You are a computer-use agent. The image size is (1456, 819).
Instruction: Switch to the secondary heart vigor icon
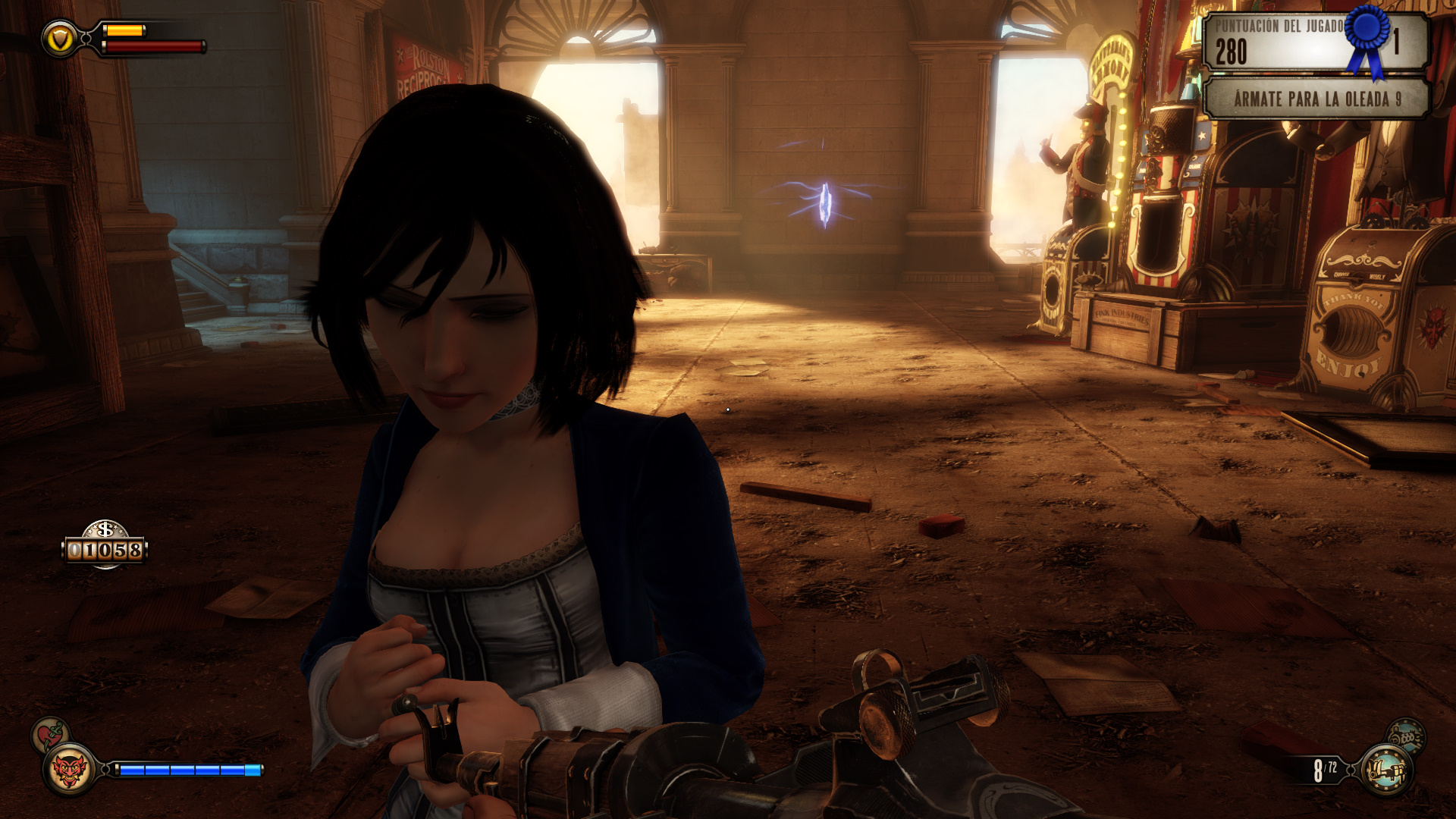[50, 735]
